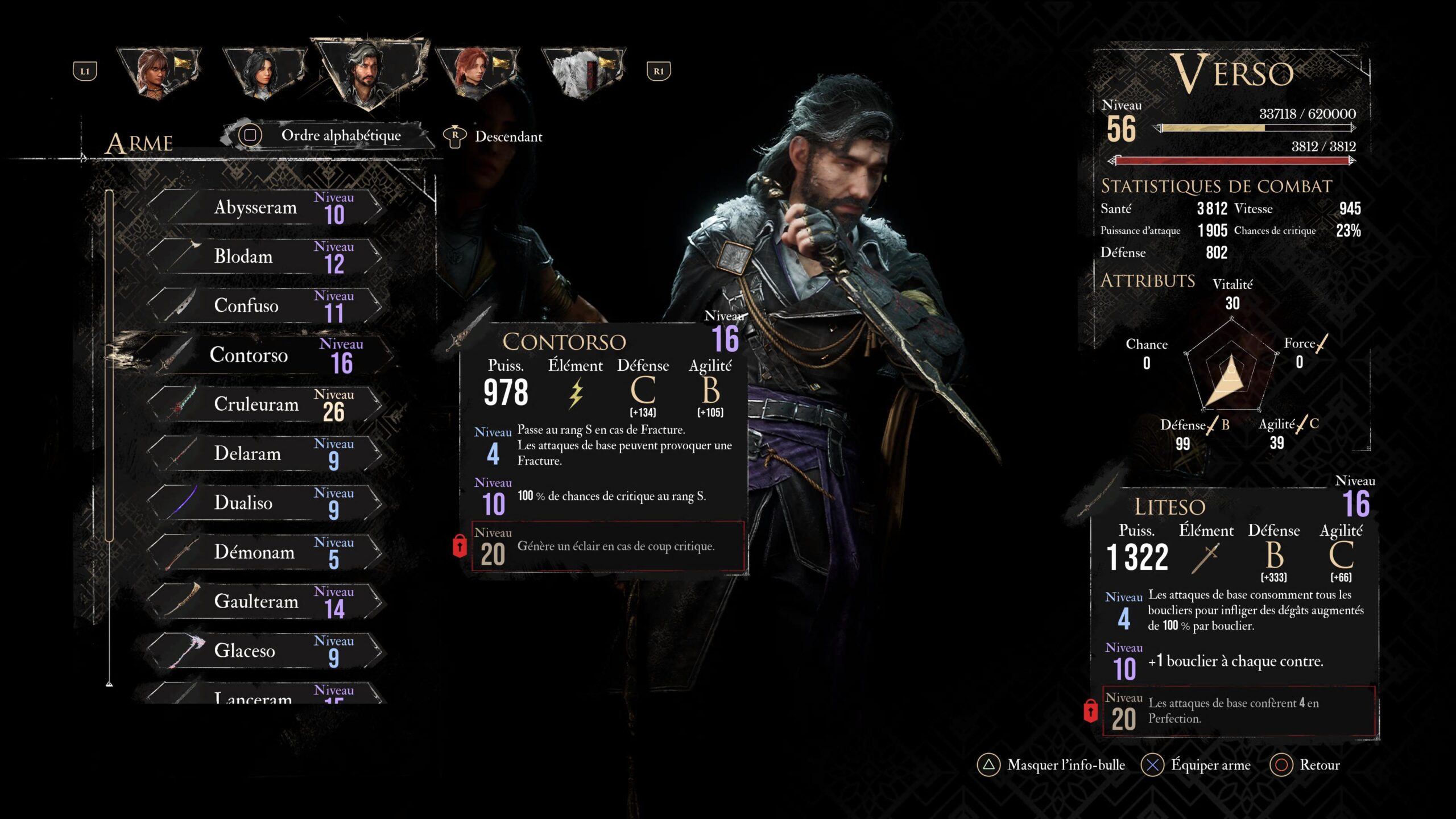The image size is (1456, 819).
Task: Switch to the red-haired character portrait
Action: click(x=477, y=73)
